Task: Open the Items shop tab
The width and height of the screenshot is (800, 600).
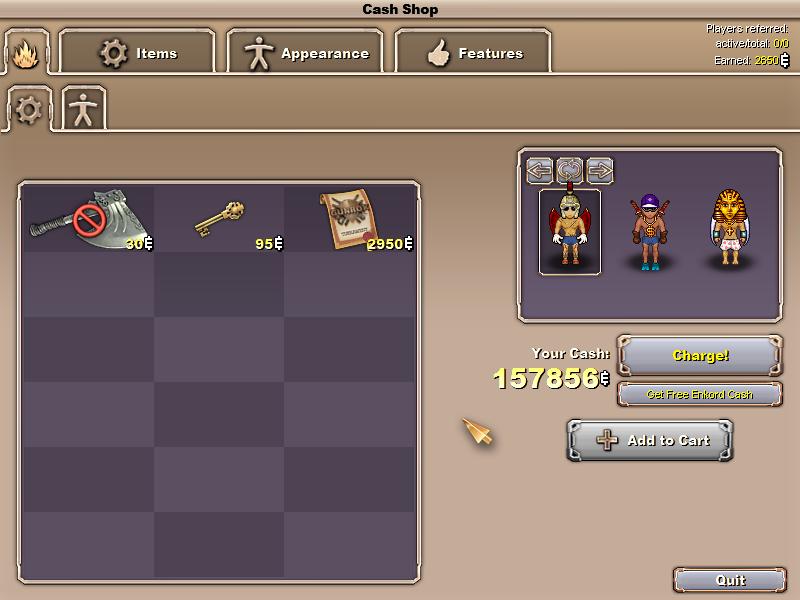Action: 137,53
